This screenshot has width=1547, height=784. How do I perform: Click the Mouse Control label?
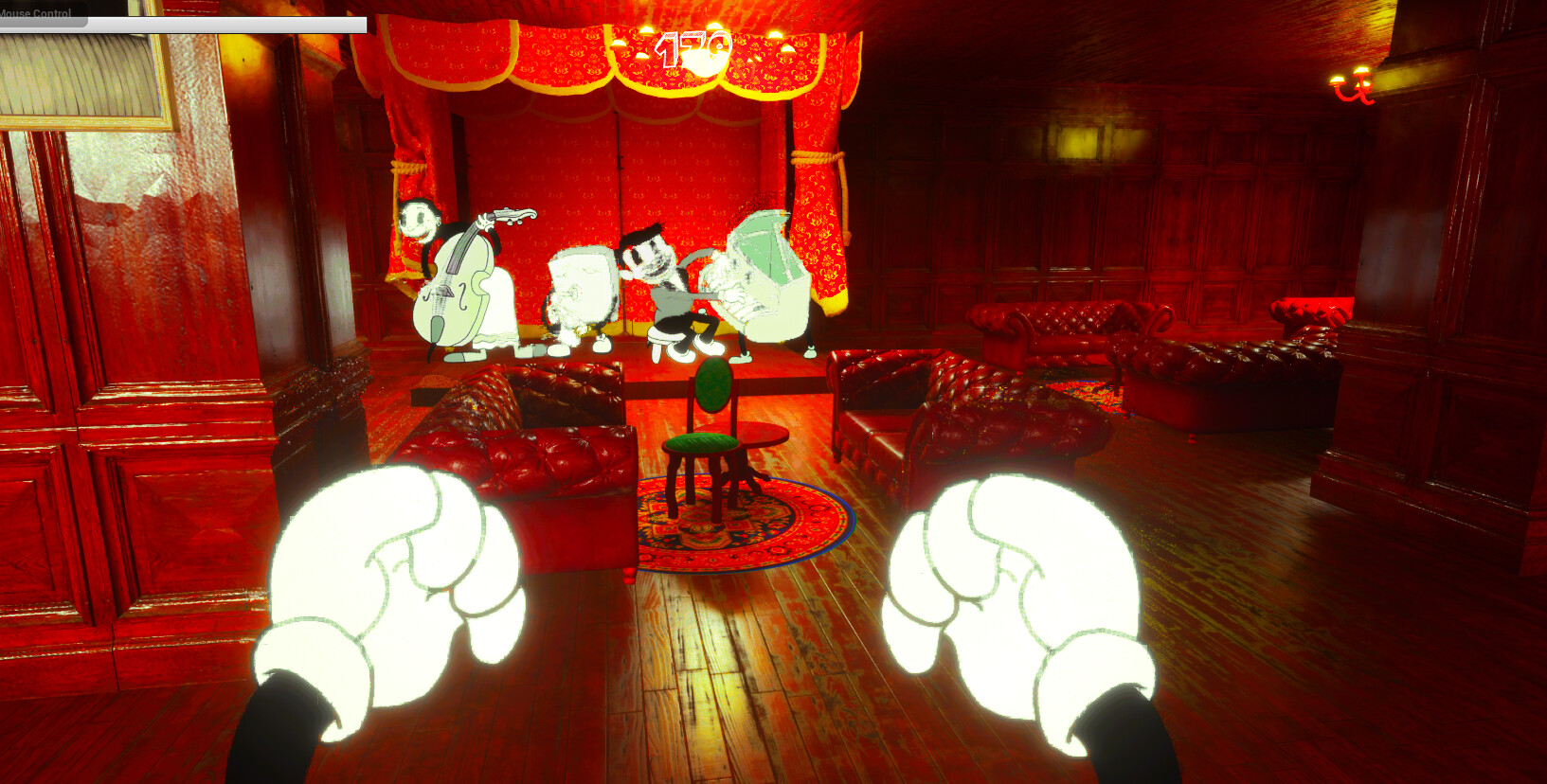click(x=35, y=12)
